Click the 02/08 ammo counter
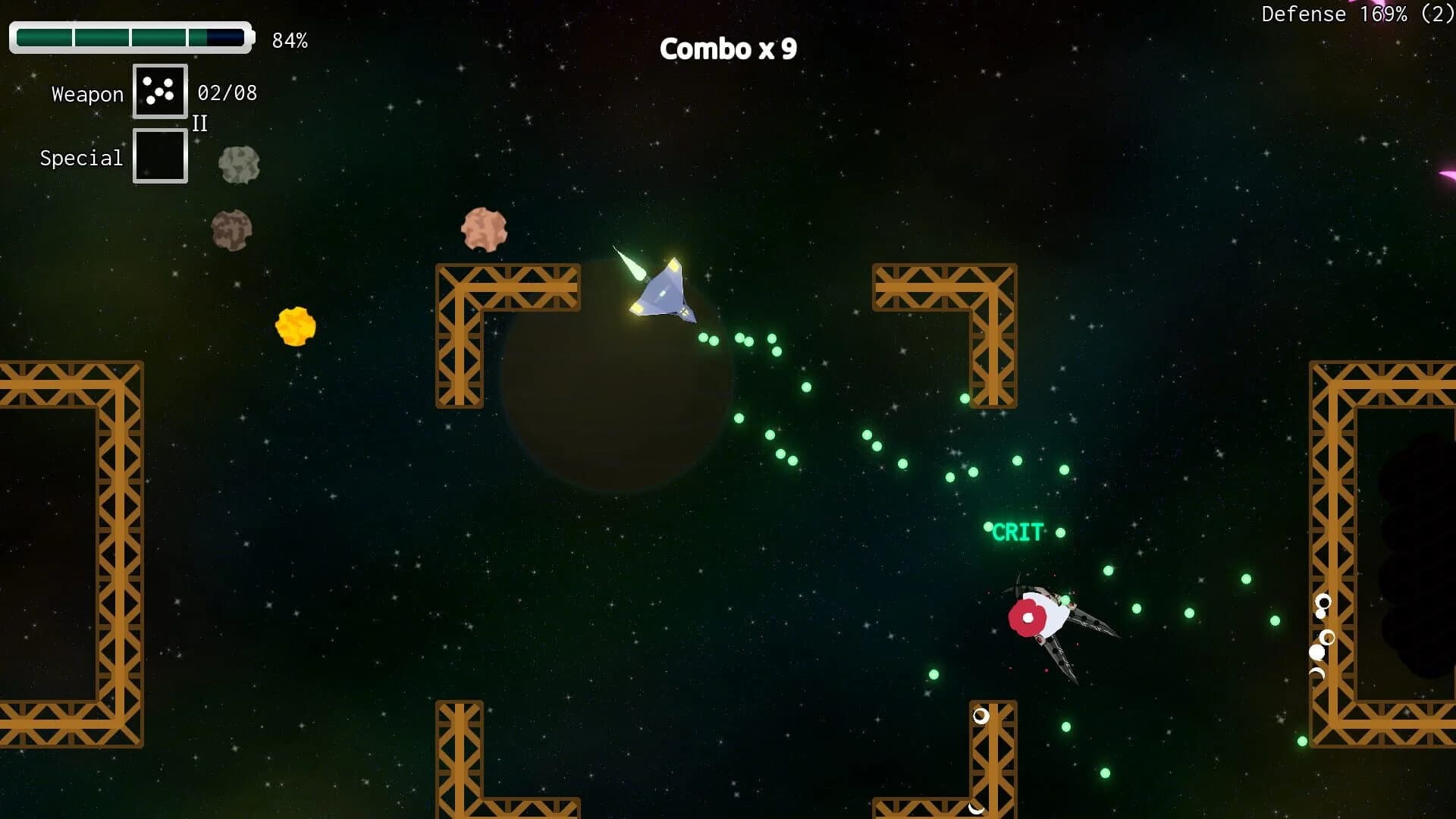This screenshot has width=1456, height=819. pyautogui.click(x=227, y=93)
